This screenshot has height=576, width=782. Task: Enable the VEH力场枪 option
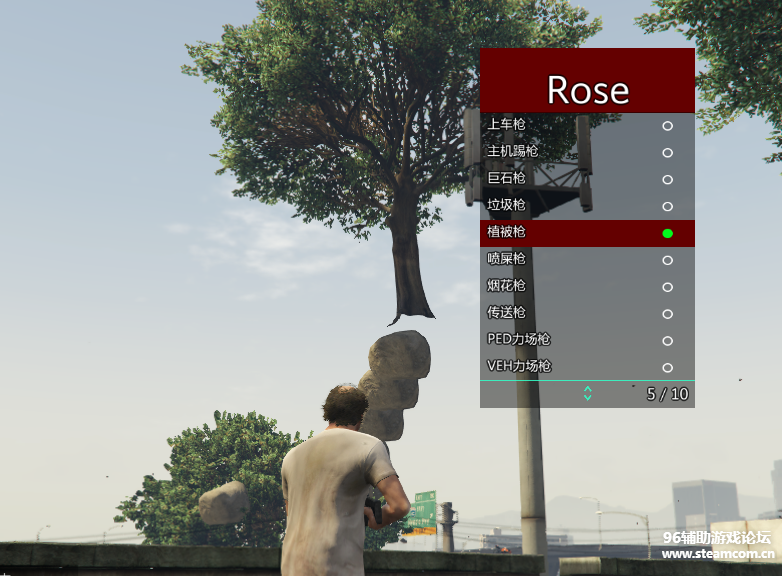pyautogui.click(x=587, y=367)
